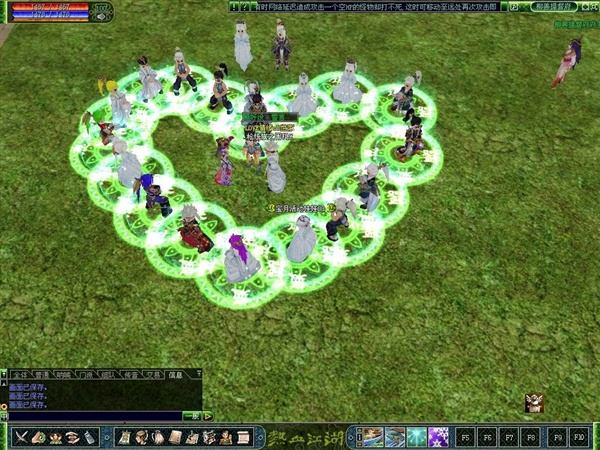Use the purple snowflake skill
This screenshot has height=450, width=600.
(x=437, y=437)
